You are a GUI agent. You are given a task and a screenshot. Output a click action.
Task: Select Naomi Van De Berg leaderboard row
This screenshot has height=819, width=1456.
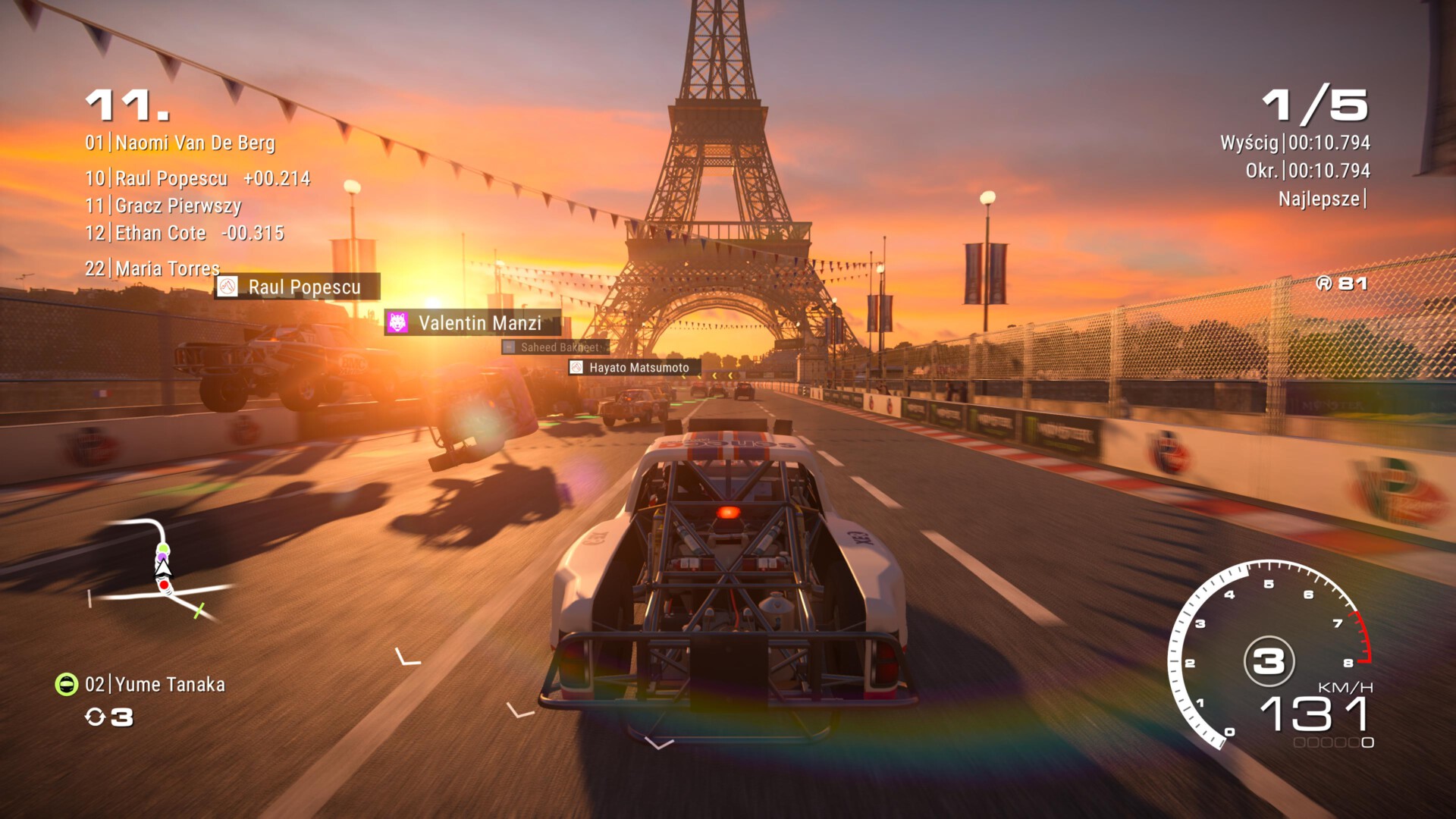[x=180, y=143]
